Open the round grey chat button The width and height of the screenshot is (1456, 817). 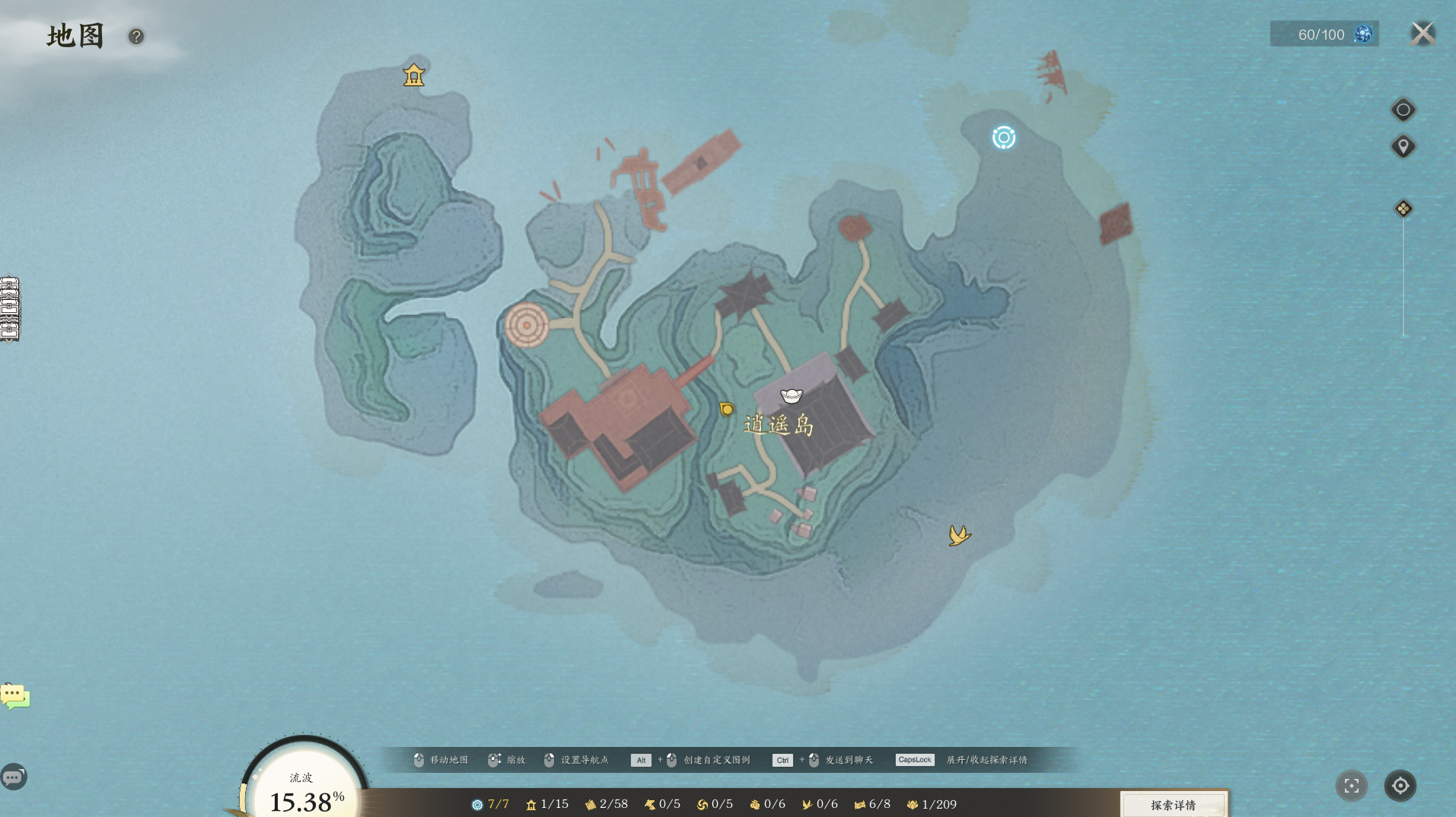[x=14, y=777]
